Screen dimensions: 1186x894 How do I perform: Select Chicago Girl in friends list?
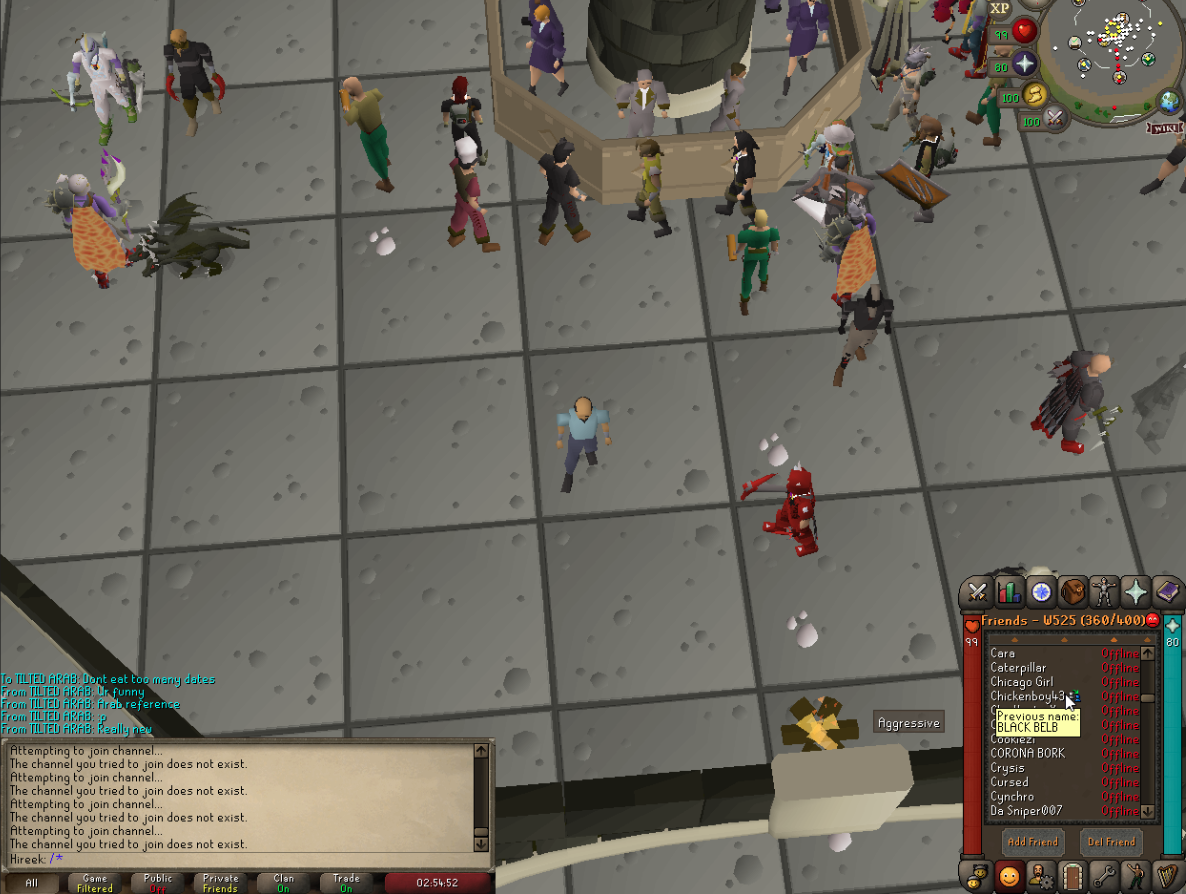pyautogui.click(x=1021, y=682)
